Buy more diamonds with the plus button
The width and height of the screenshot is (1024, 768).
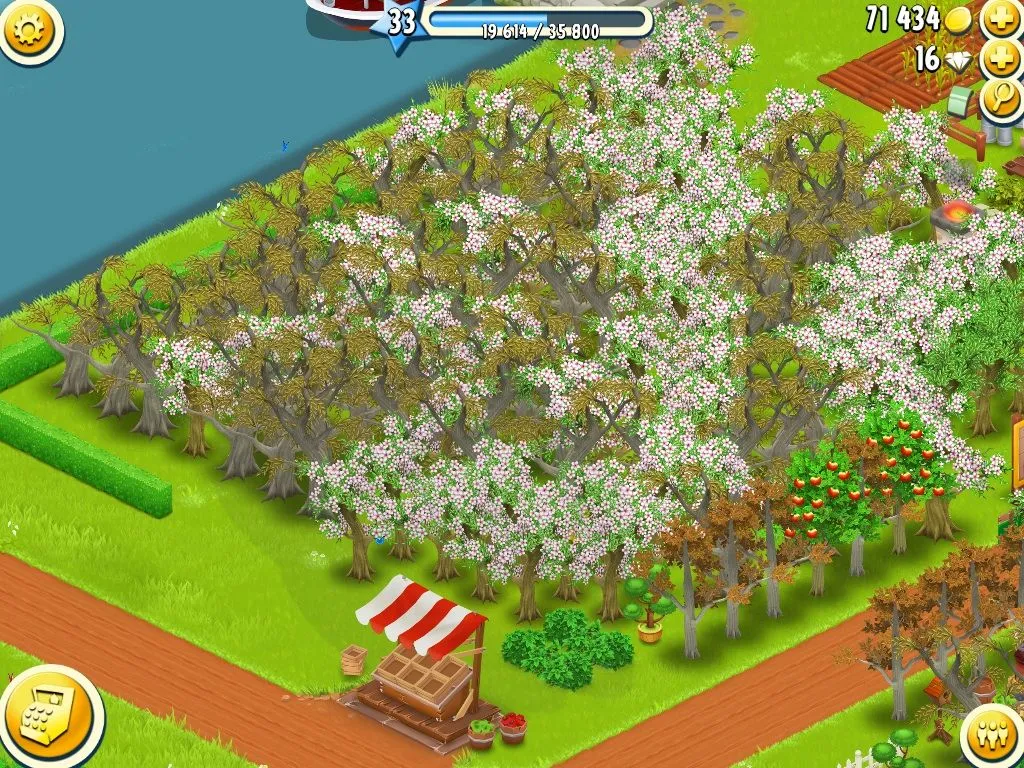(1000, 58)
